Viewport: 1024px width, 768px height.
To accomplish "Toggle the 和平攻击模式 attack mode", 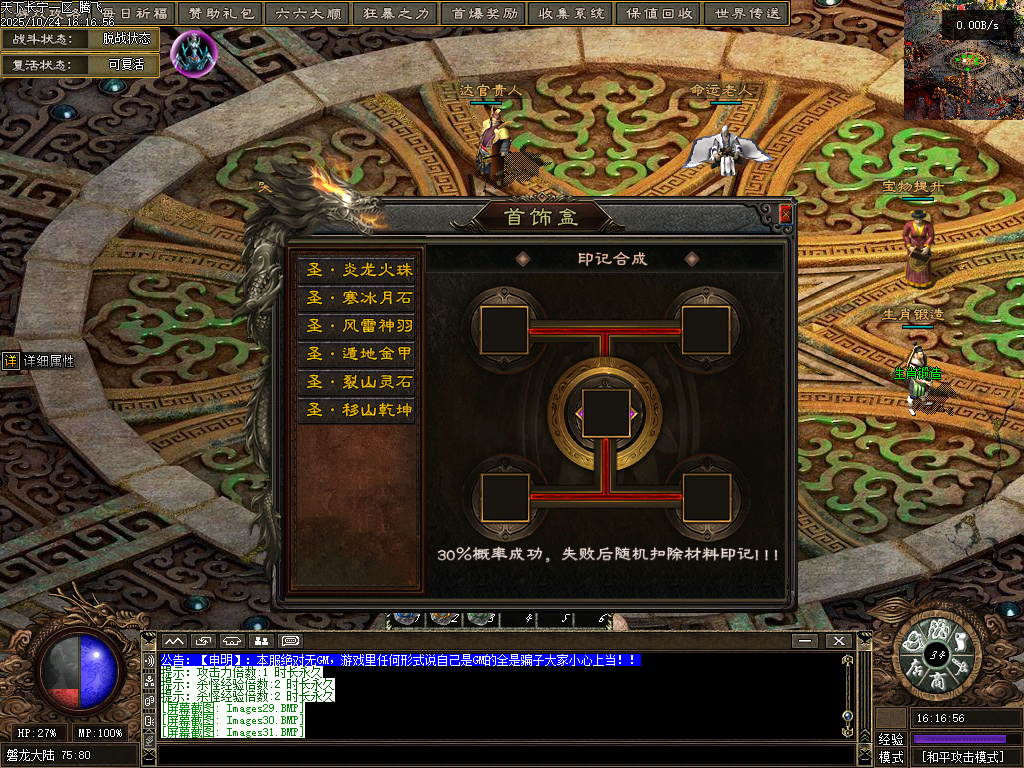I will (x=962, y=757).
